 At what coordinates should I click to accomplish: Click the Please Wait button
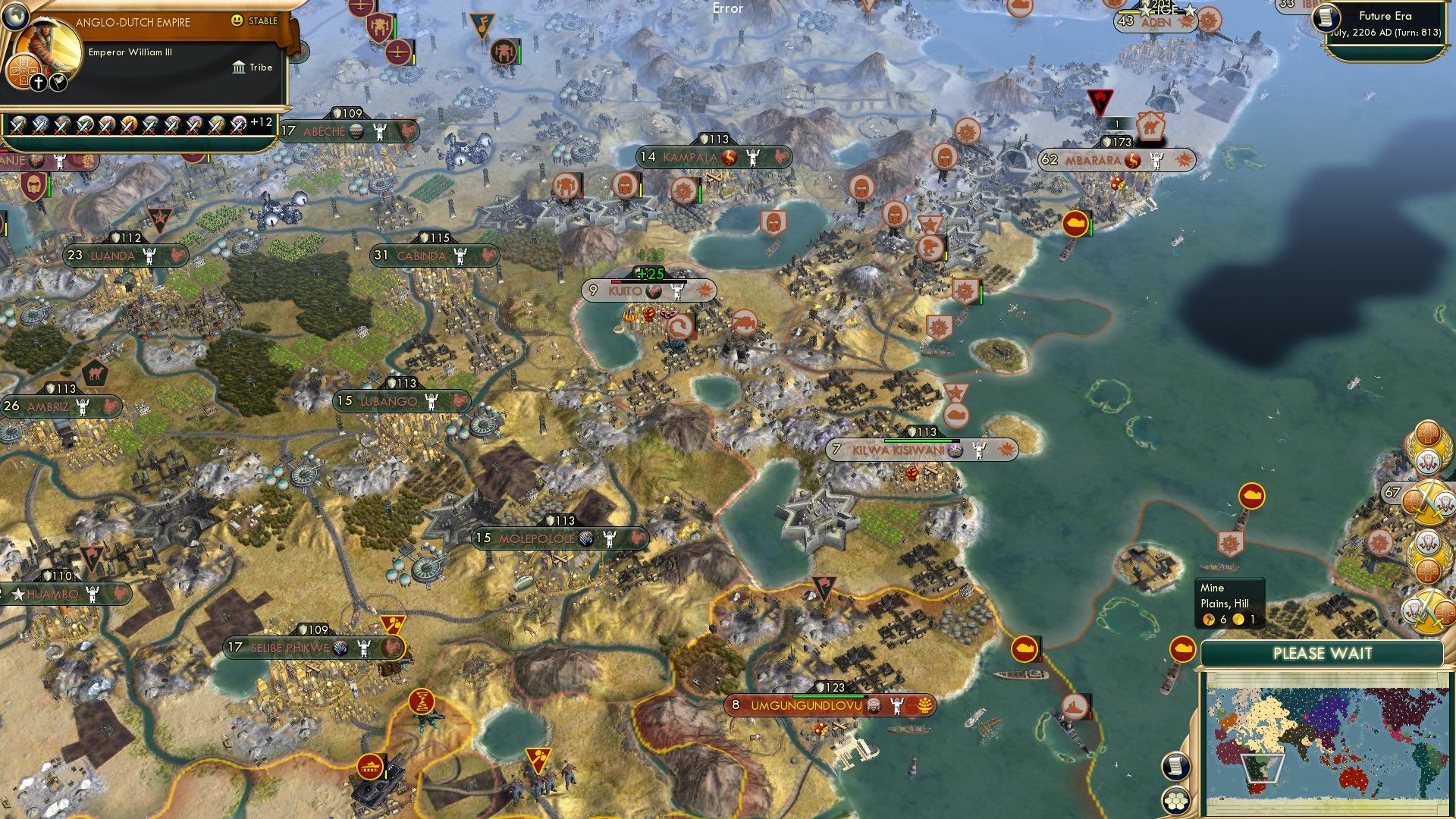tap(1326, 653)
